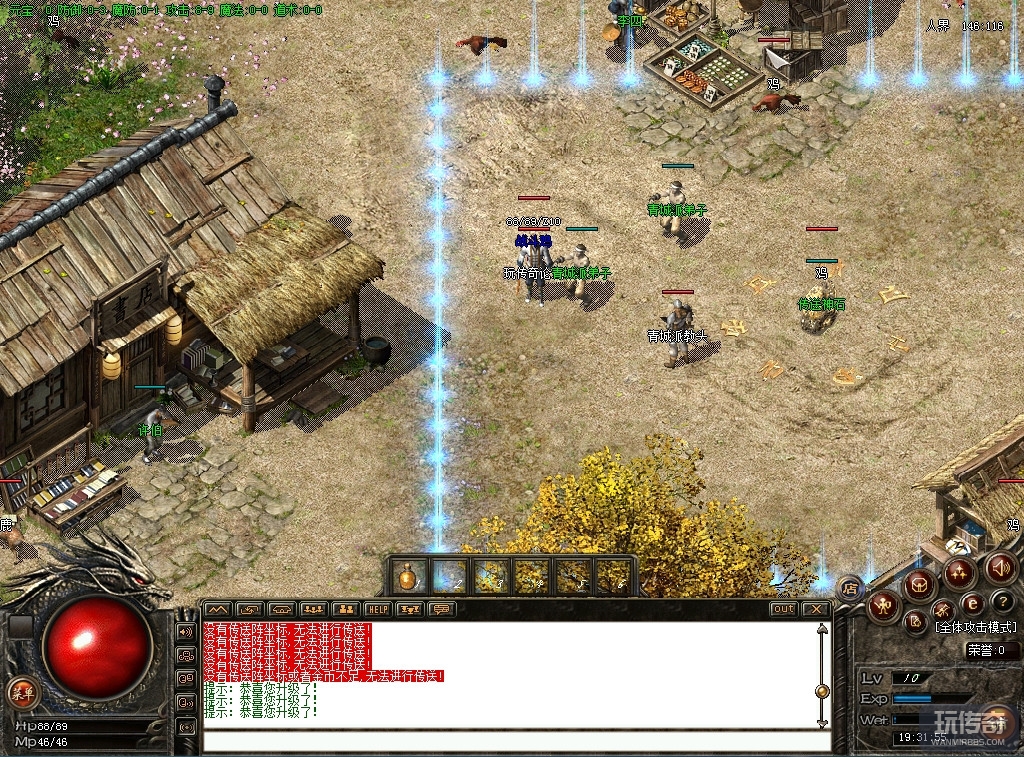Type in the chat input field
This screenshot has width=1024, height=757.
pos(517,742)
